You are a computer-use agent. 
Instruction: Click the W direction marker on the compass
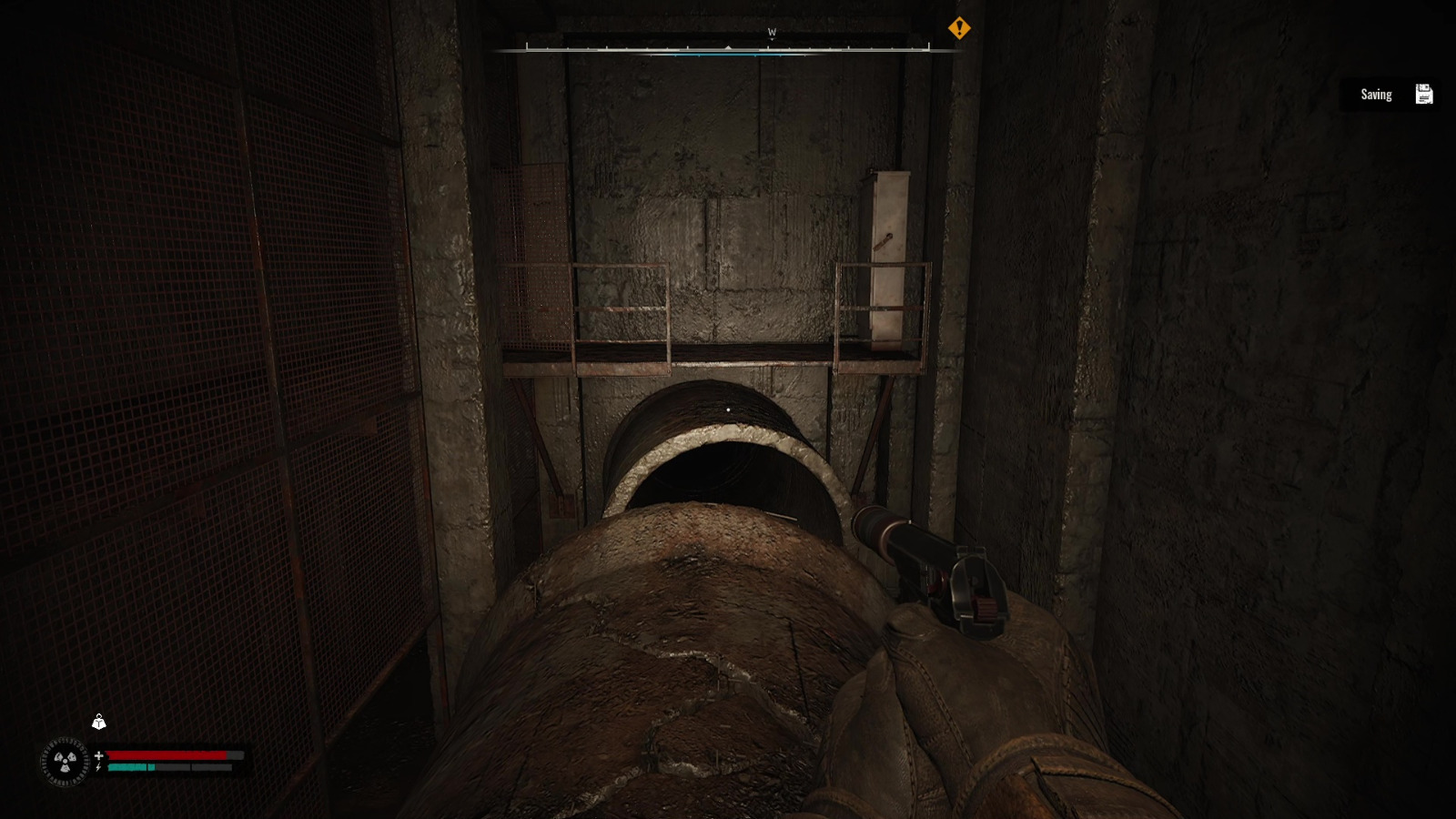(x=771, y=31)
